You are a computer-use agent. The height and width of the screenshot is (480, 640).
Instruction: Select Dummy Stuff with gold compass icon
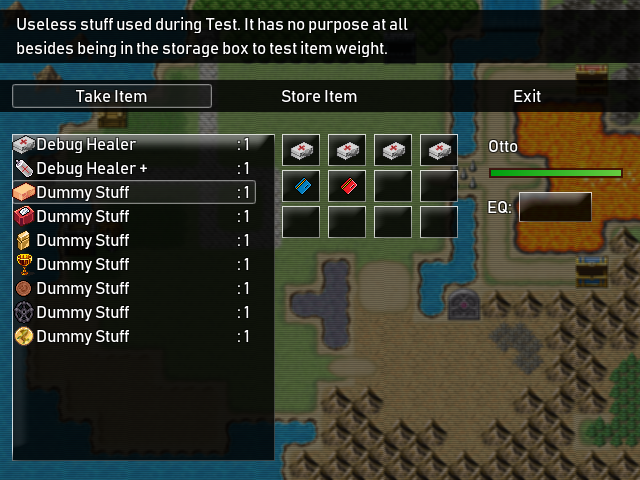133,336
